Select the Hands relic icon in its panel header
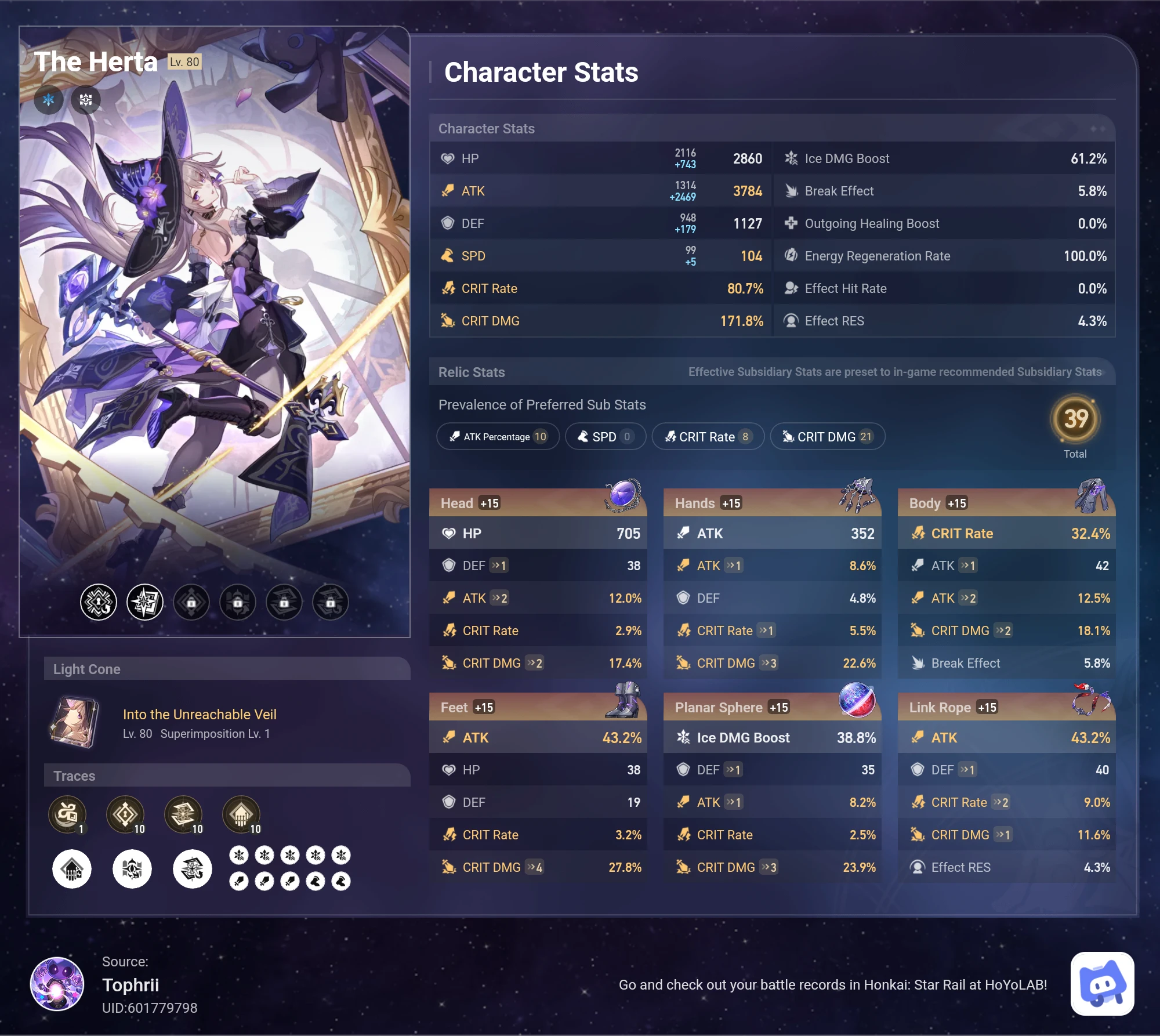The height and width of the screenshot is (1036, 1160). (x=857, y=496)
